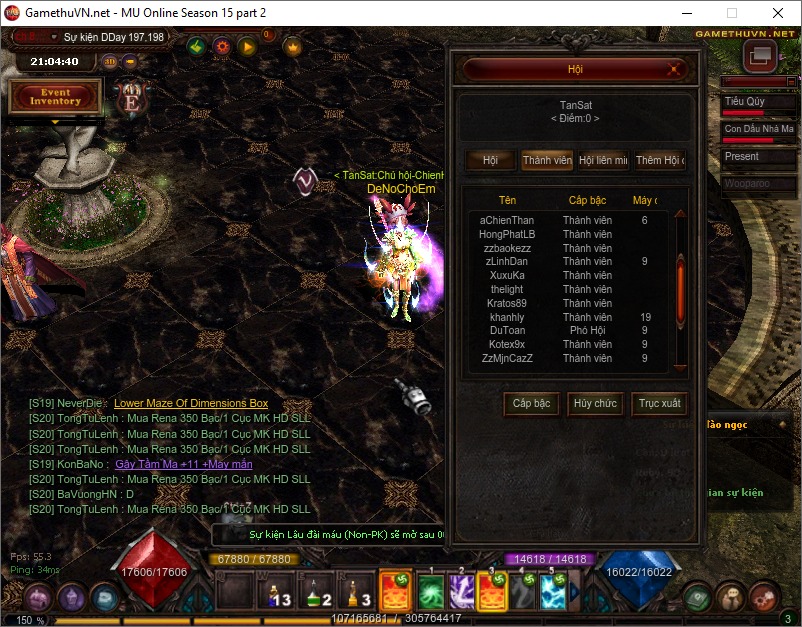Click the yellow play arrow icon
Viewport: 802px width, 627px height.
[247, 46]
